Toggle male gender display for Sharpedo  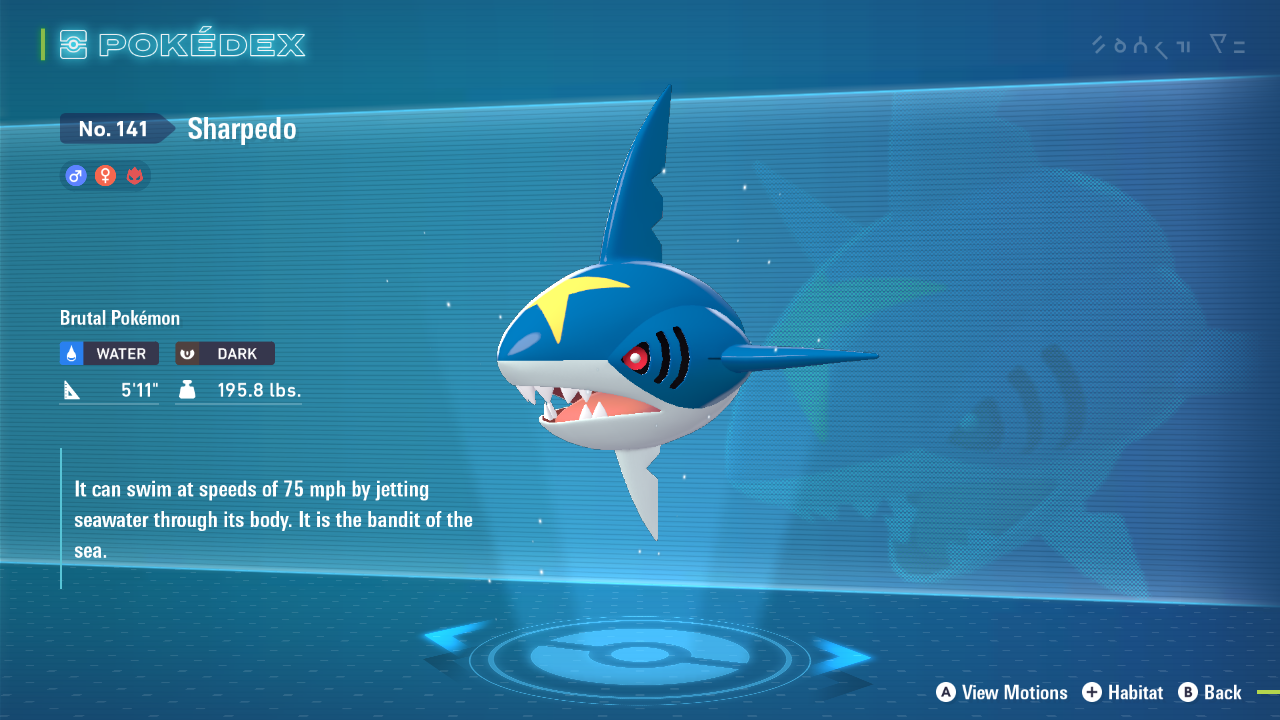[75, 176]
